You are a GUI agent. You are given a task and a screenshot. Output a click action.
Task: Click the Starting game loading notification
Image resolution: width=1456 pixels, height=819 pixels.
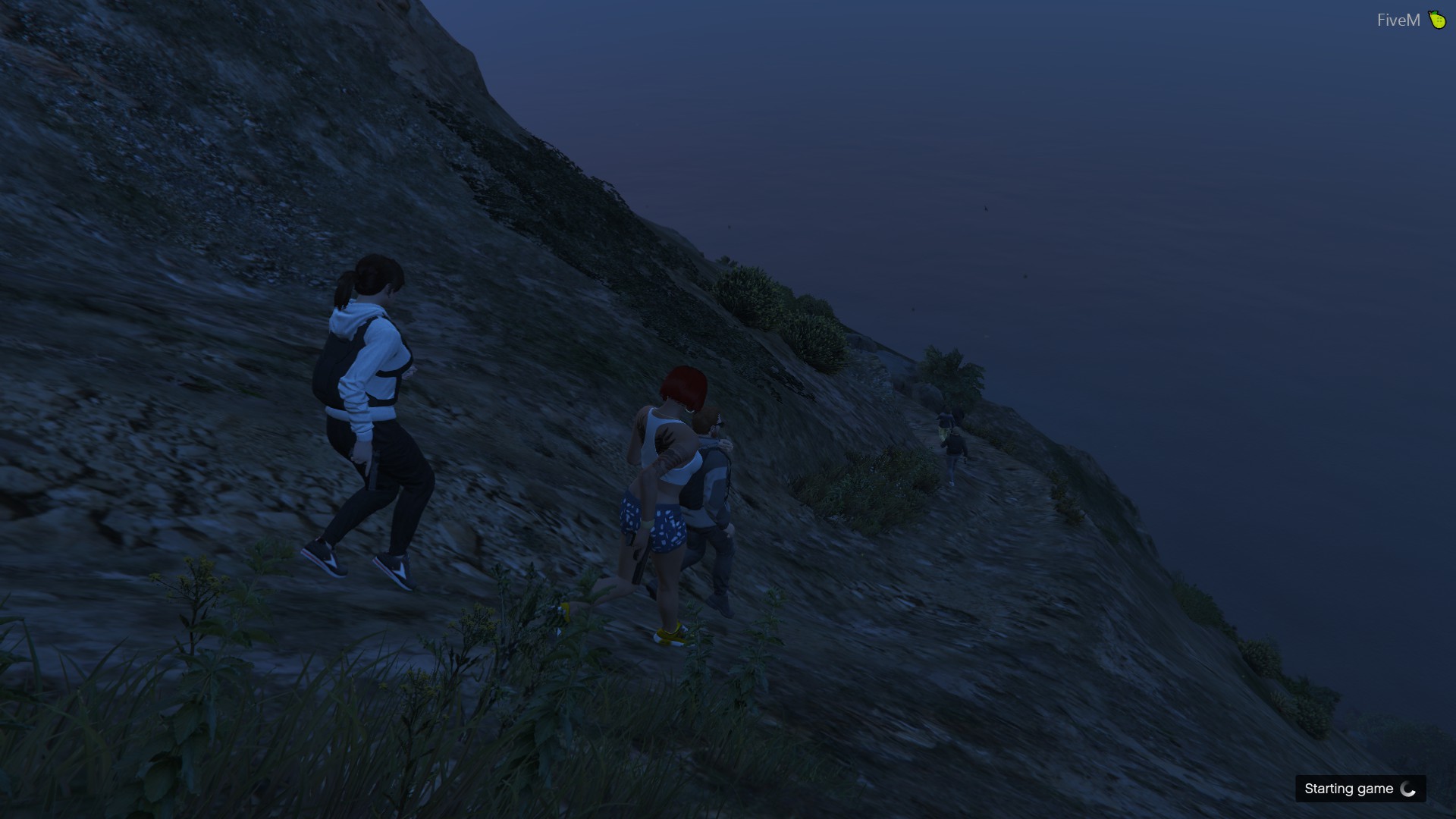[x=1360, y=789]
